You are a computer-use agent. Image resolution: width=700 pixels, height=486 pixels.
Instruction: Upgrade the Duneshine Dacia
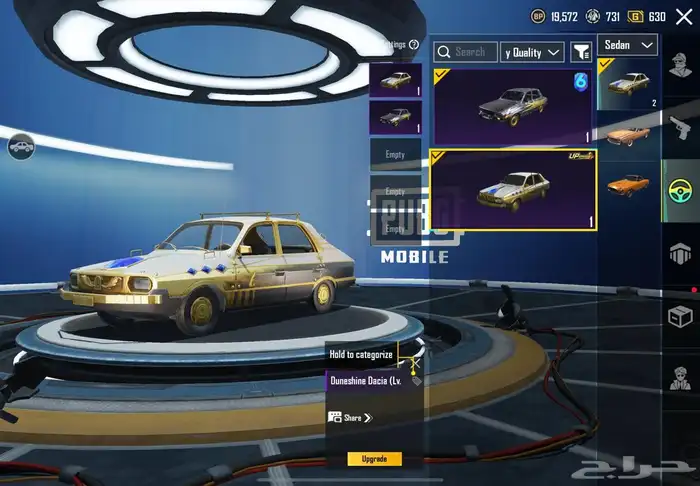pos(374,459)
